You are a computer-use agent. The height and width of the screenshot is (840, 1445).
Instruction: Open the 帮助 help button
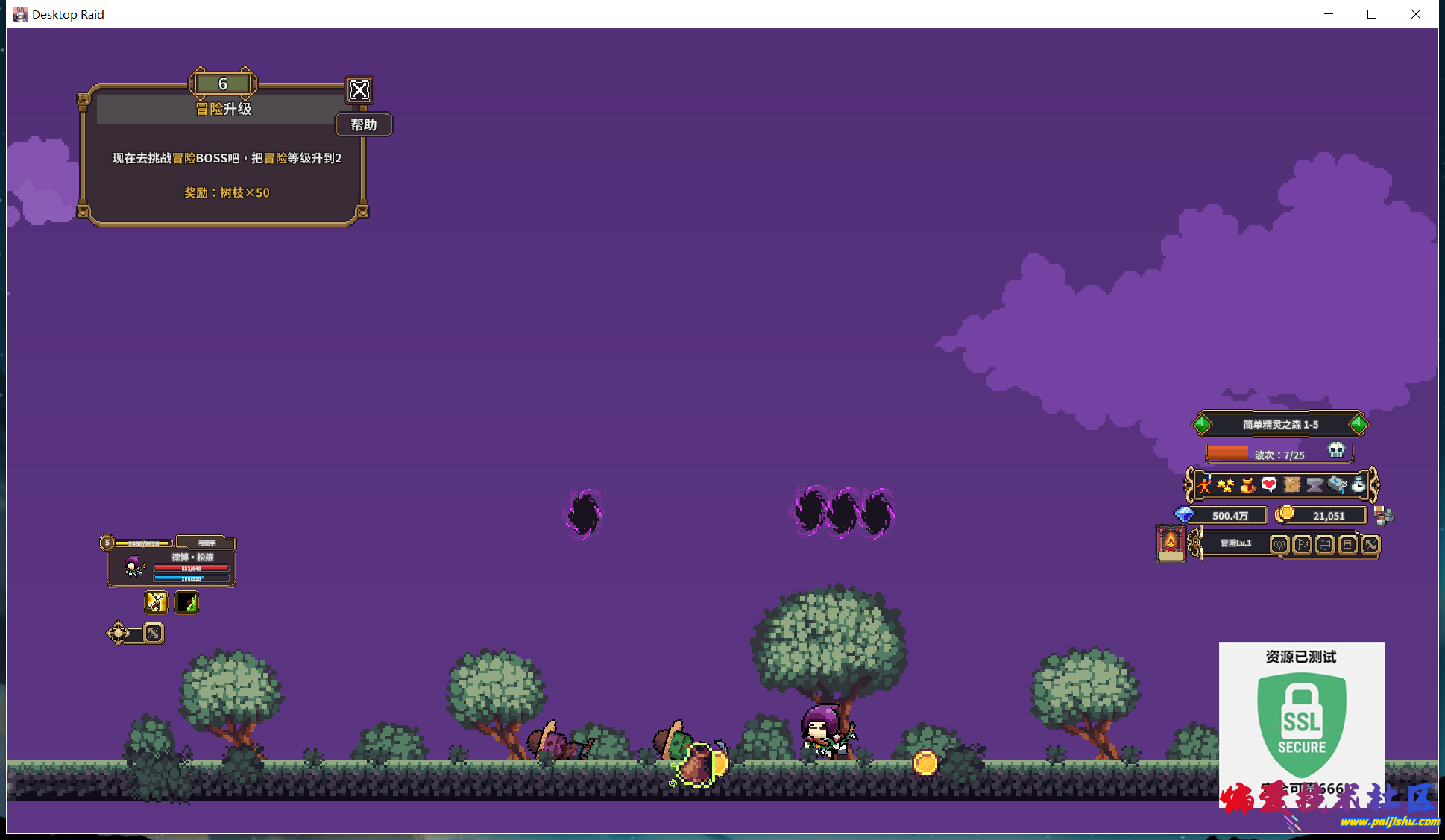(x=364, y=124)
